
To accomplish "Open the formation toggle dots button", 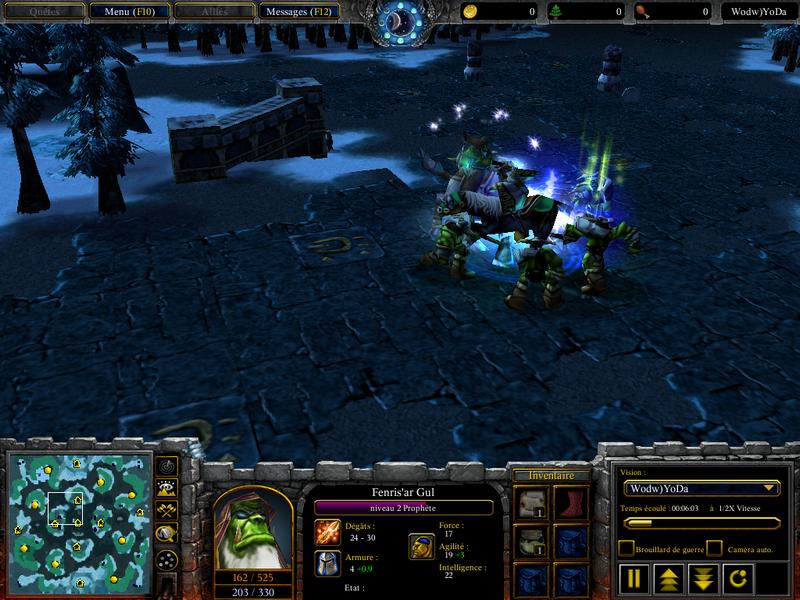I will (167, 558).
